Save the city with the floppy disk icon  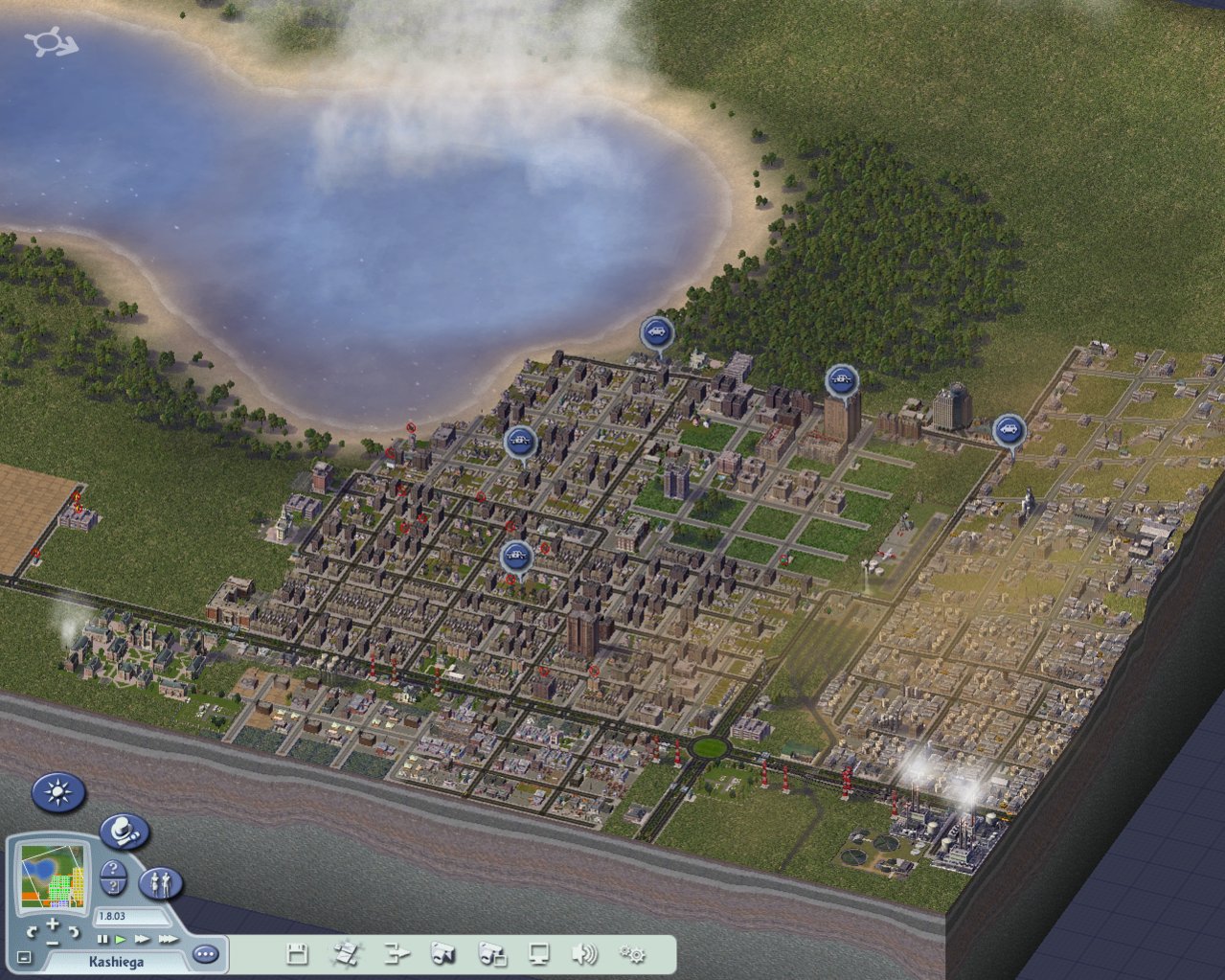(x=297, y=954)
